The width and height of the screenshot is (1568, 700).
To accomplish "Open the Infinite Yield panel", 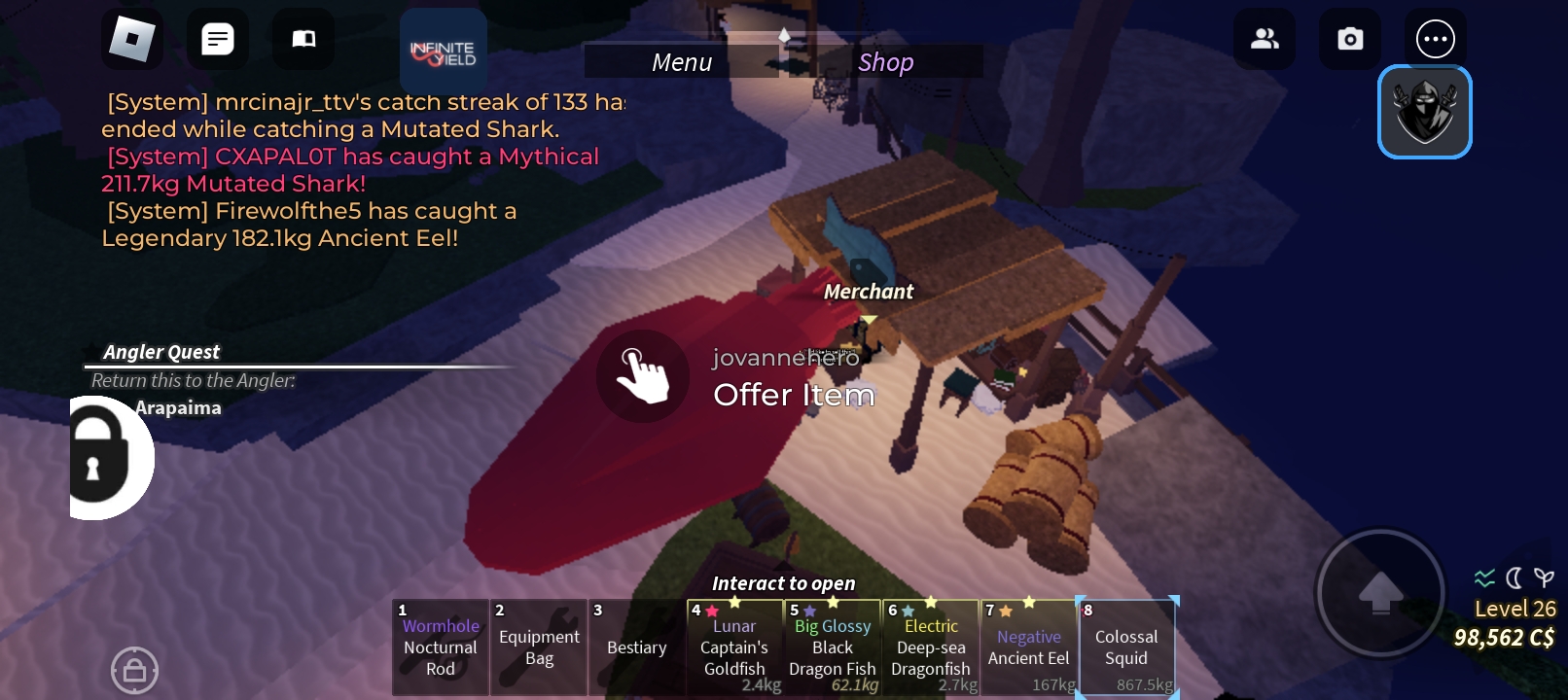I will 443,52.
